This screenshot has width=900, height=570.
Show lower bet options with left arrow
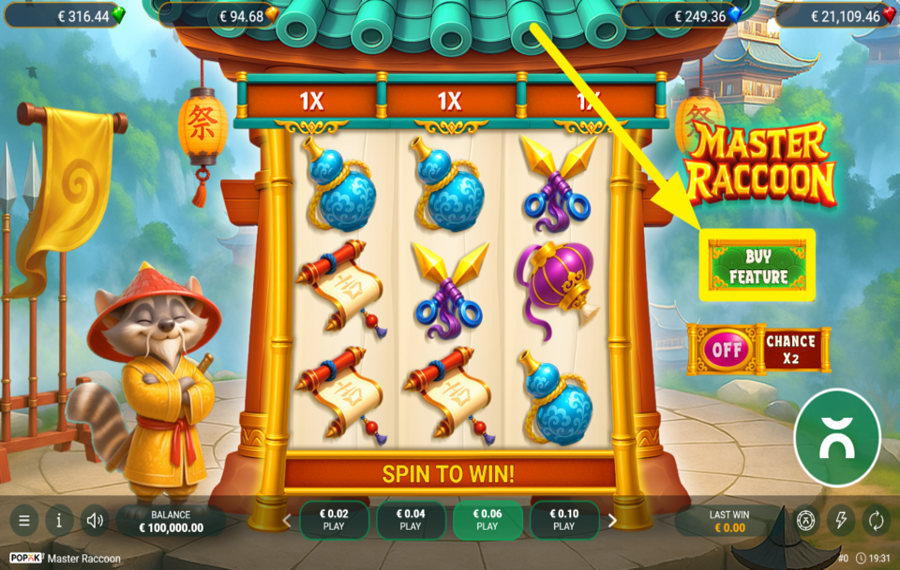(x=287, y=520)
